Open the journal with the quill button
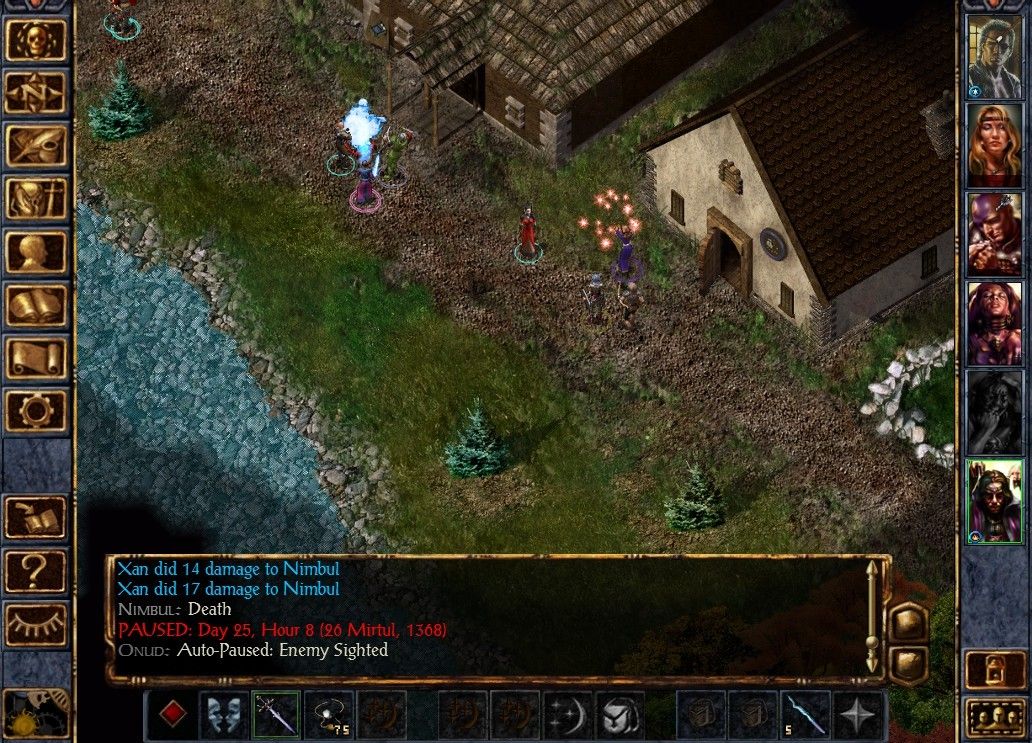1032x743 pixels. tap(36, 146)
